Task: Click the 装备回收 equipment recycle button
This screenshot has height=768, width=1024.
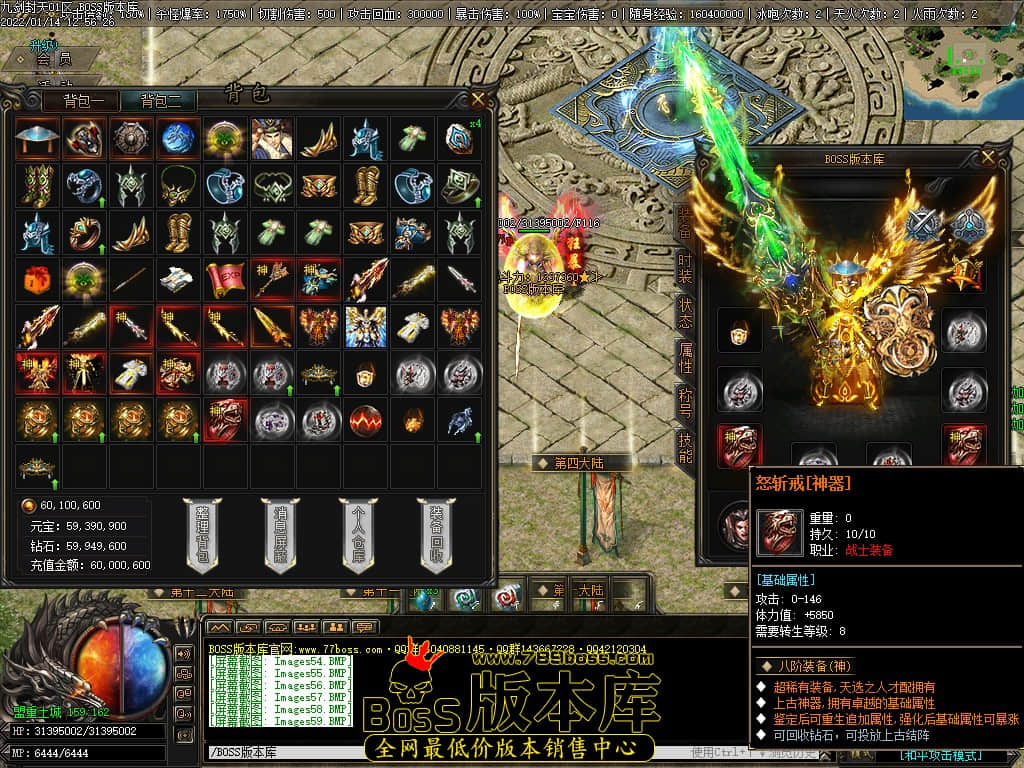Action: click(437, 534)
